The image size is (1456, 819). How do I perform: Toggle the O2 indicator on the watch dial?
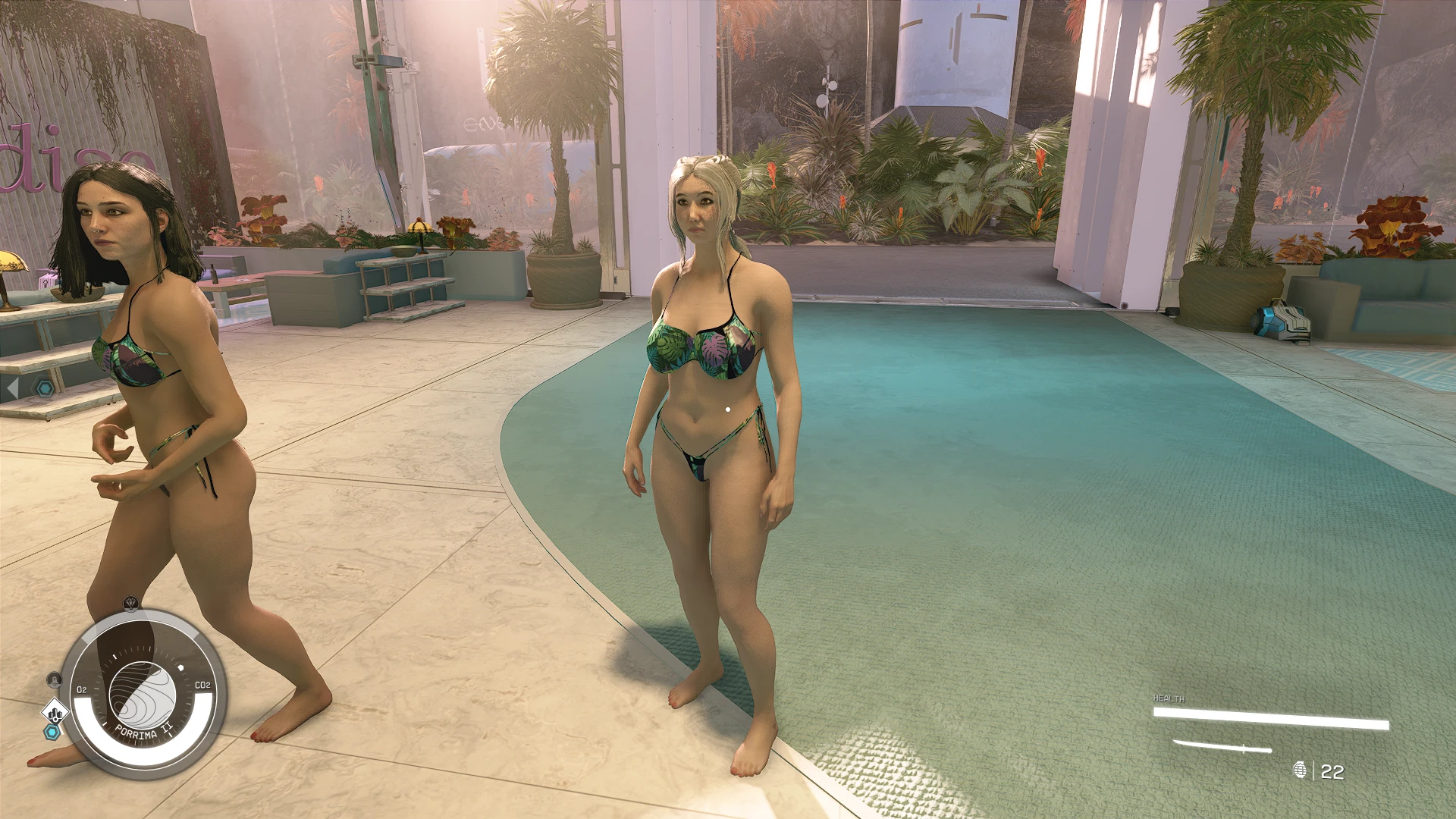pyautogui.click(x=83, y=689)
